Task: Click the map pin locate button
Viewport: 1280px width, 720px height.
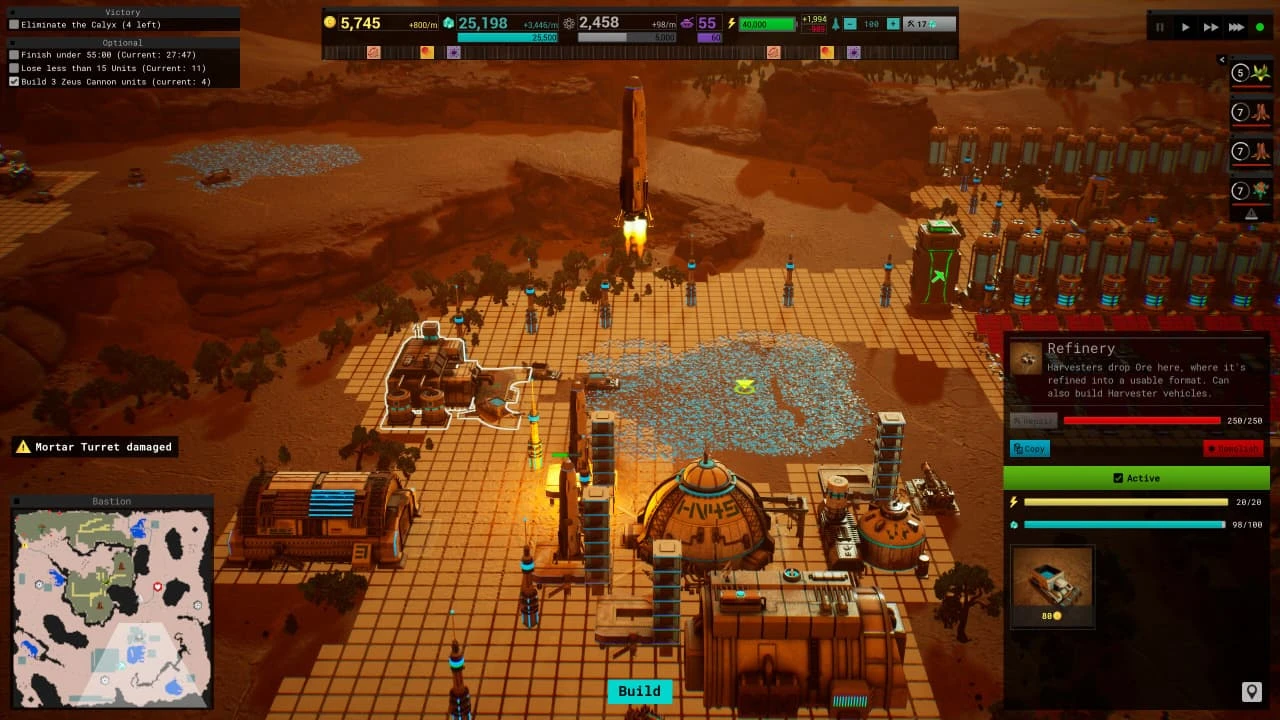Action: point(1250,691)
